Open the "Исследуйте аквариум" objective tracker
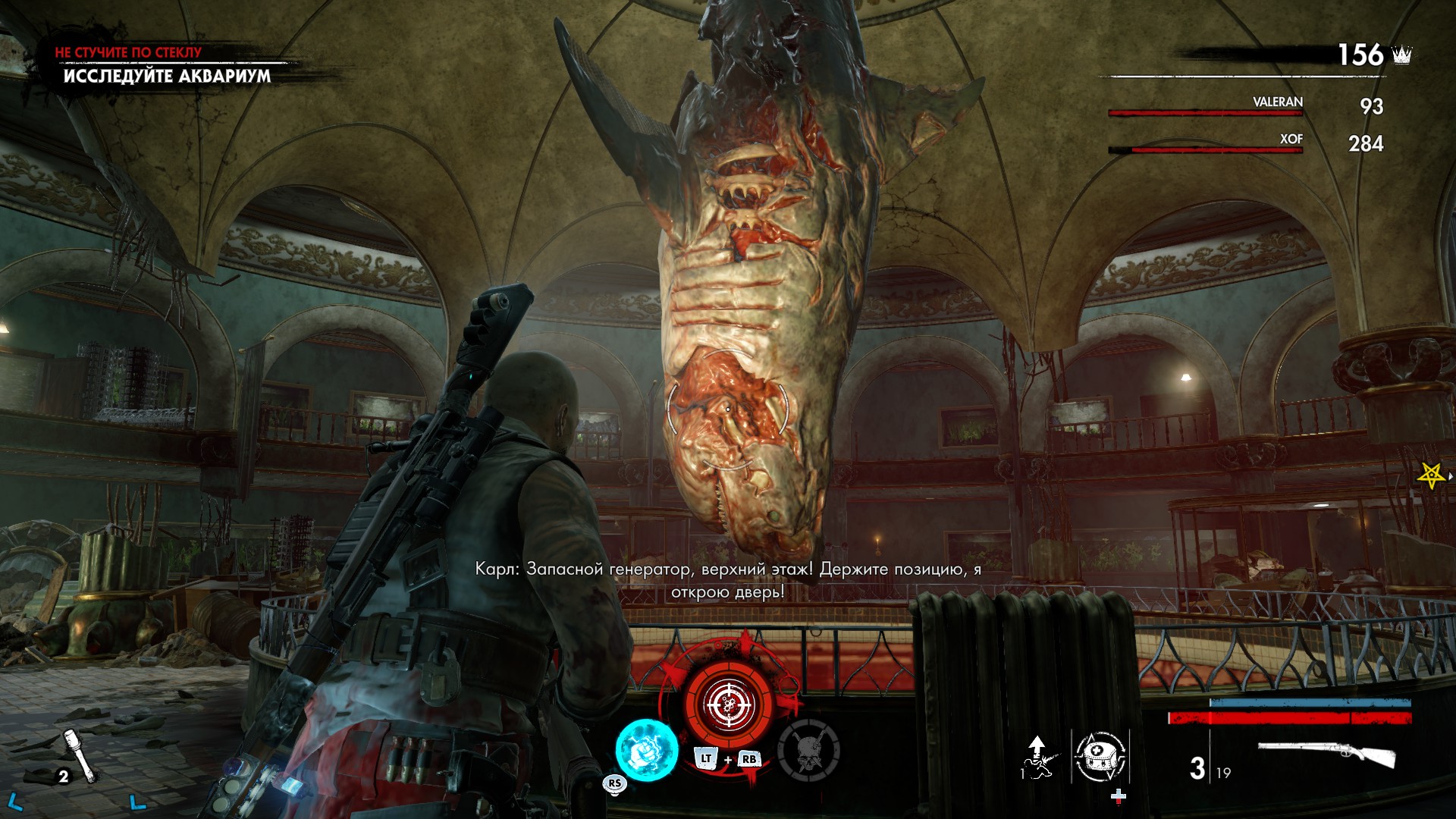The image size is (1456, 819). (167, 76)
